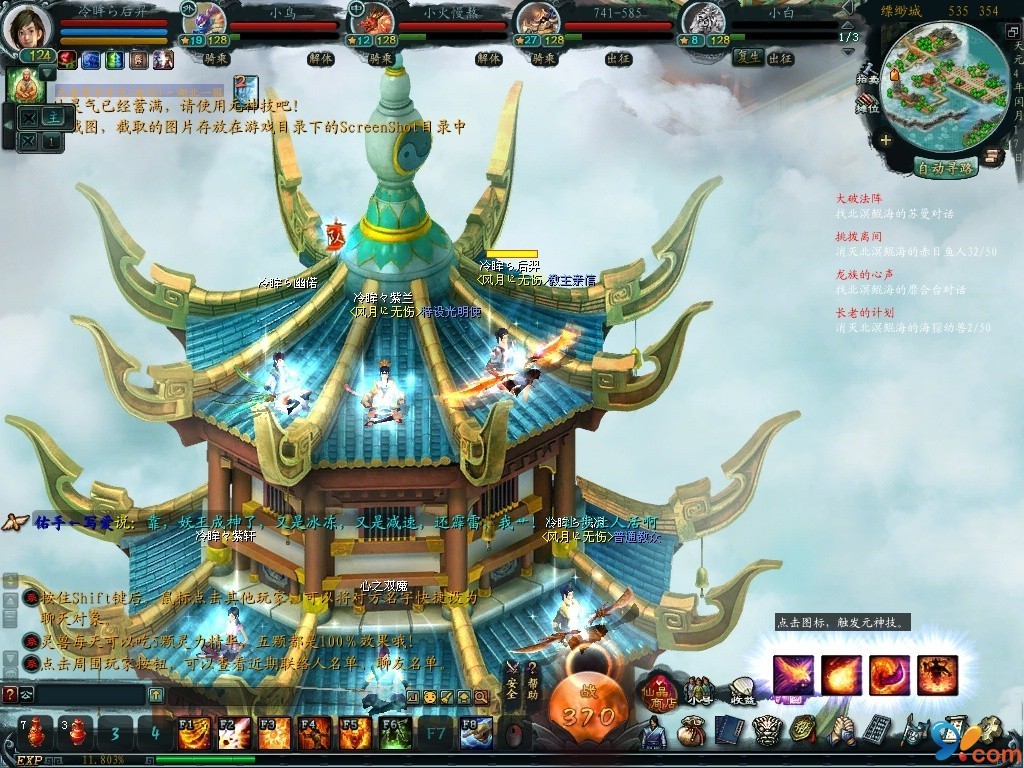This screenshot has height=768, width=1024.
Task: Toggle the 安全 safe mode button
Action: tap(511, 682)
